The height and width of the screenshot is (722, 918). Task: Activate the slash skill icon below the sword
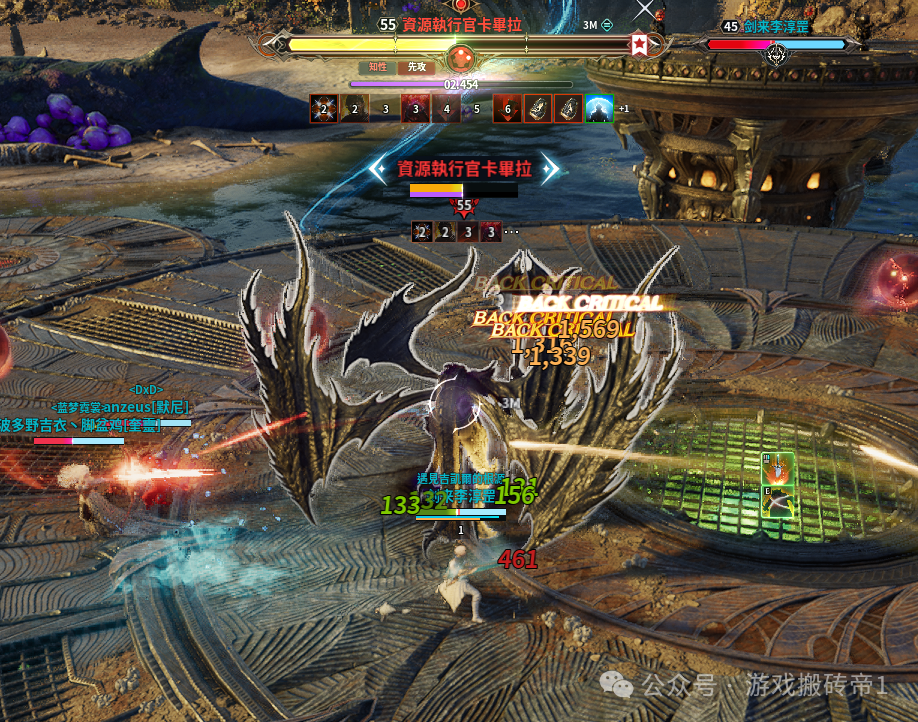coord(778,501)
